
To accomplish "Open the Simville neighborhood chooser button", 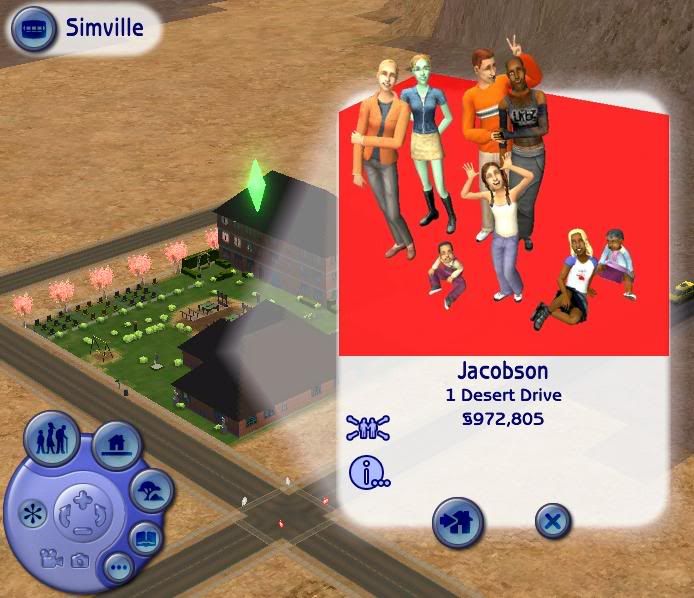I will 32,29.
